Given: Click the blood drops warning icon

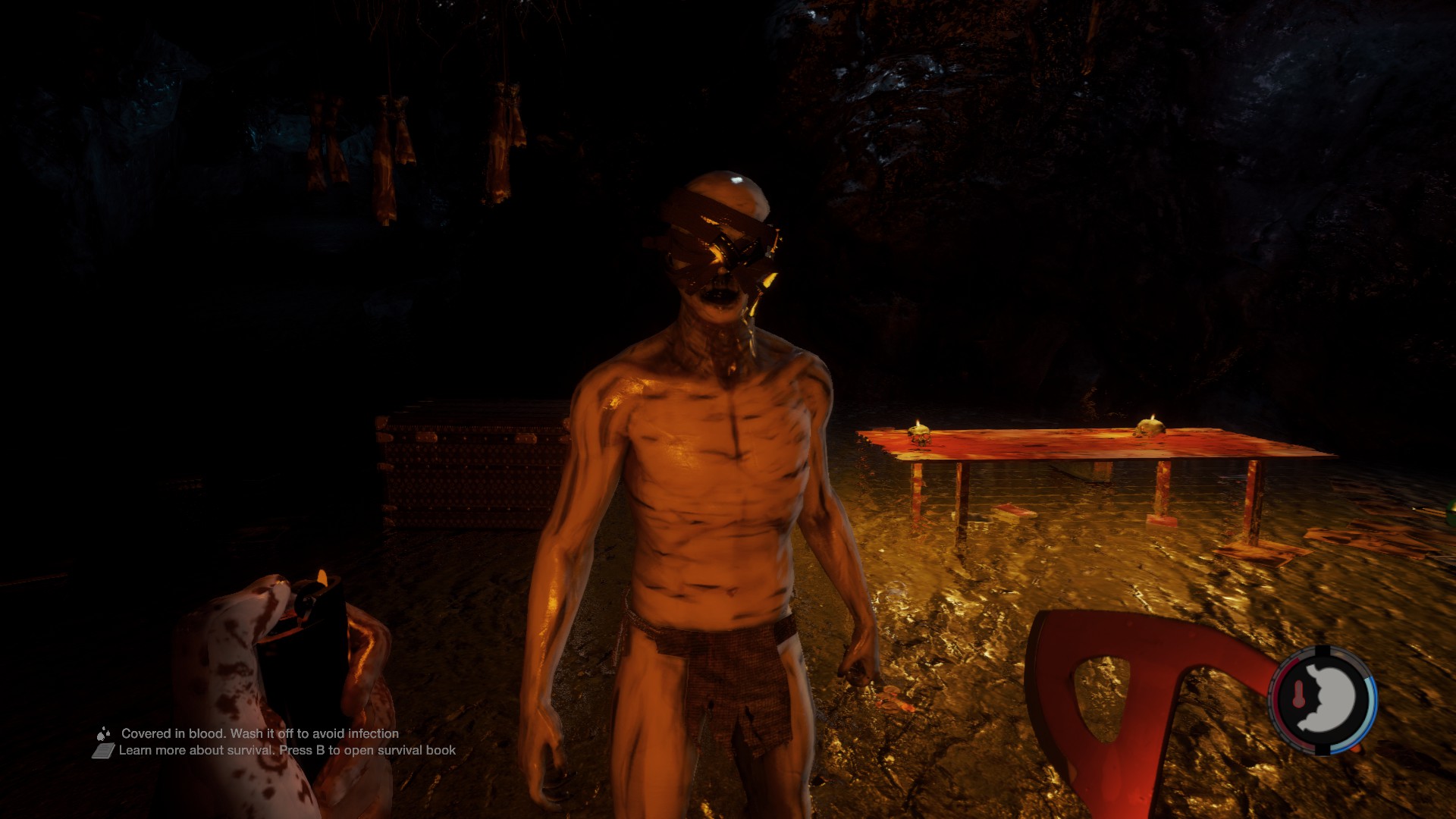Looking at the screenshot, I should pyautogui.click(x=103, y=733).
